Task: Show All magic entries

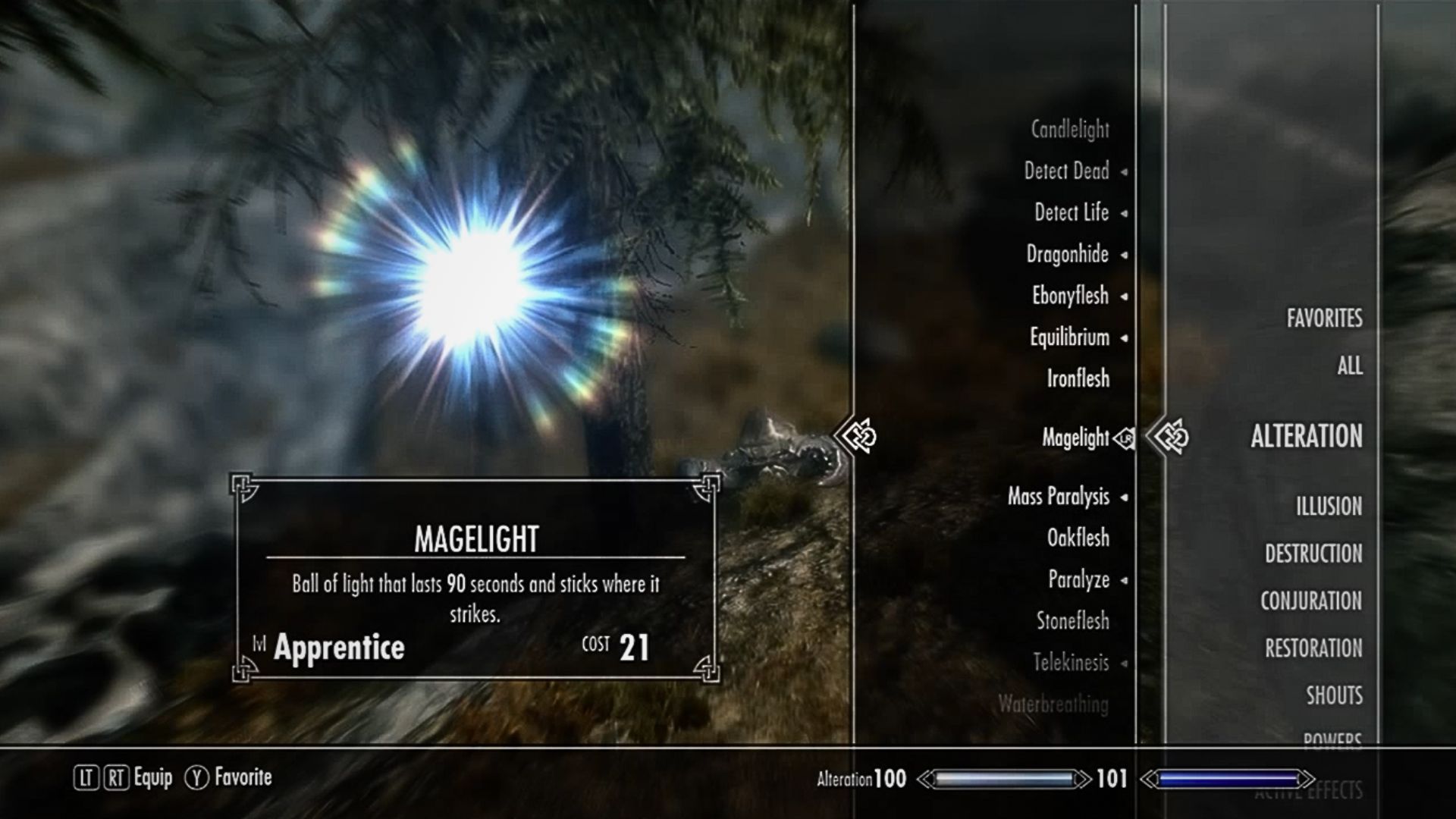Action: pos(1349,366)
